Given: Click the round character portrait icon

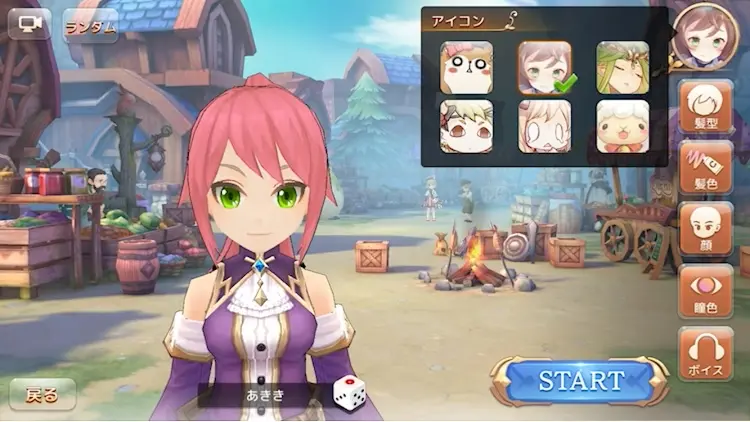Looking at the screenshot, I should point(706,36).
